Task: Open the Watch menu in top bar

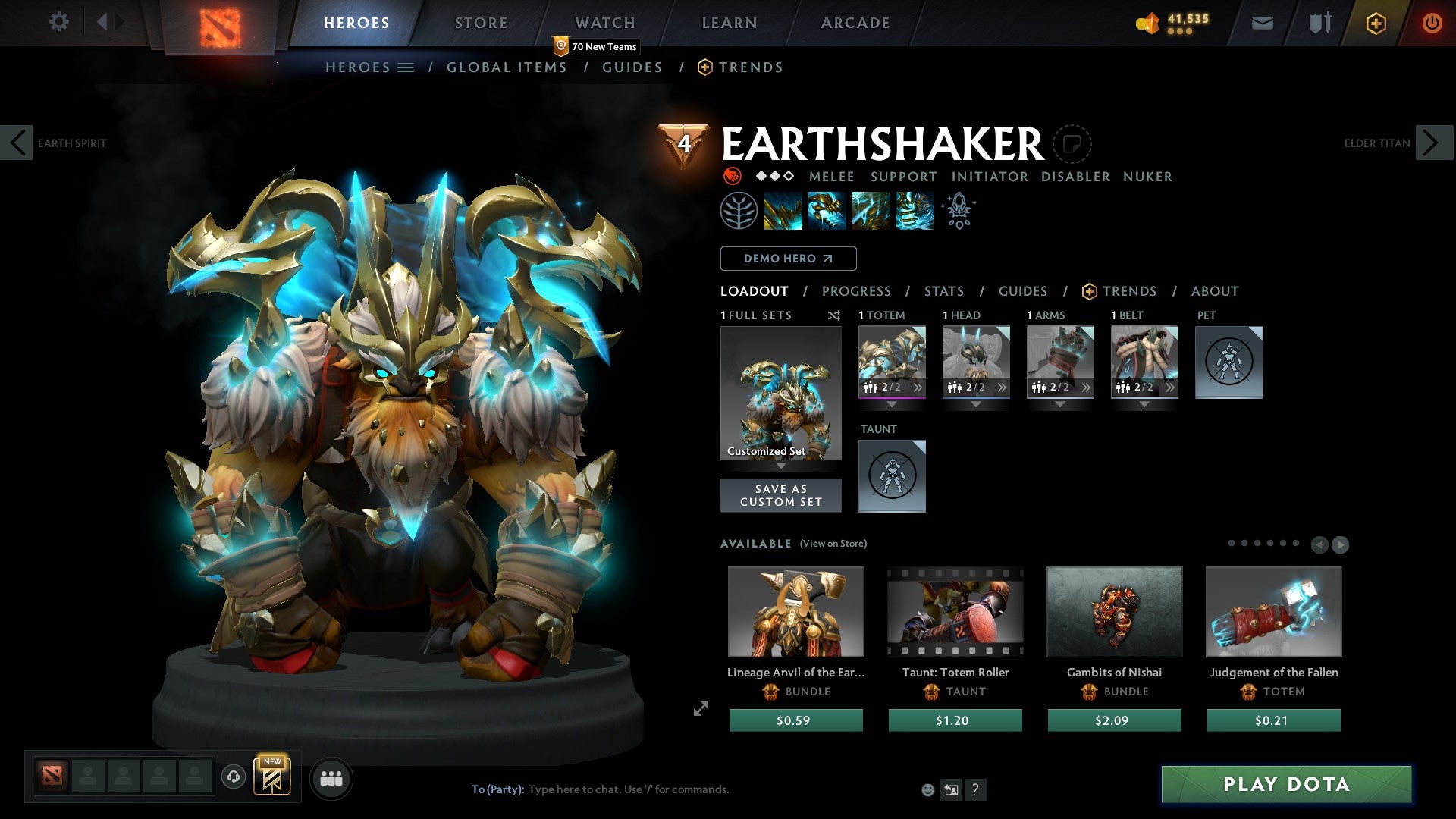Action: [x=605, y=22]
